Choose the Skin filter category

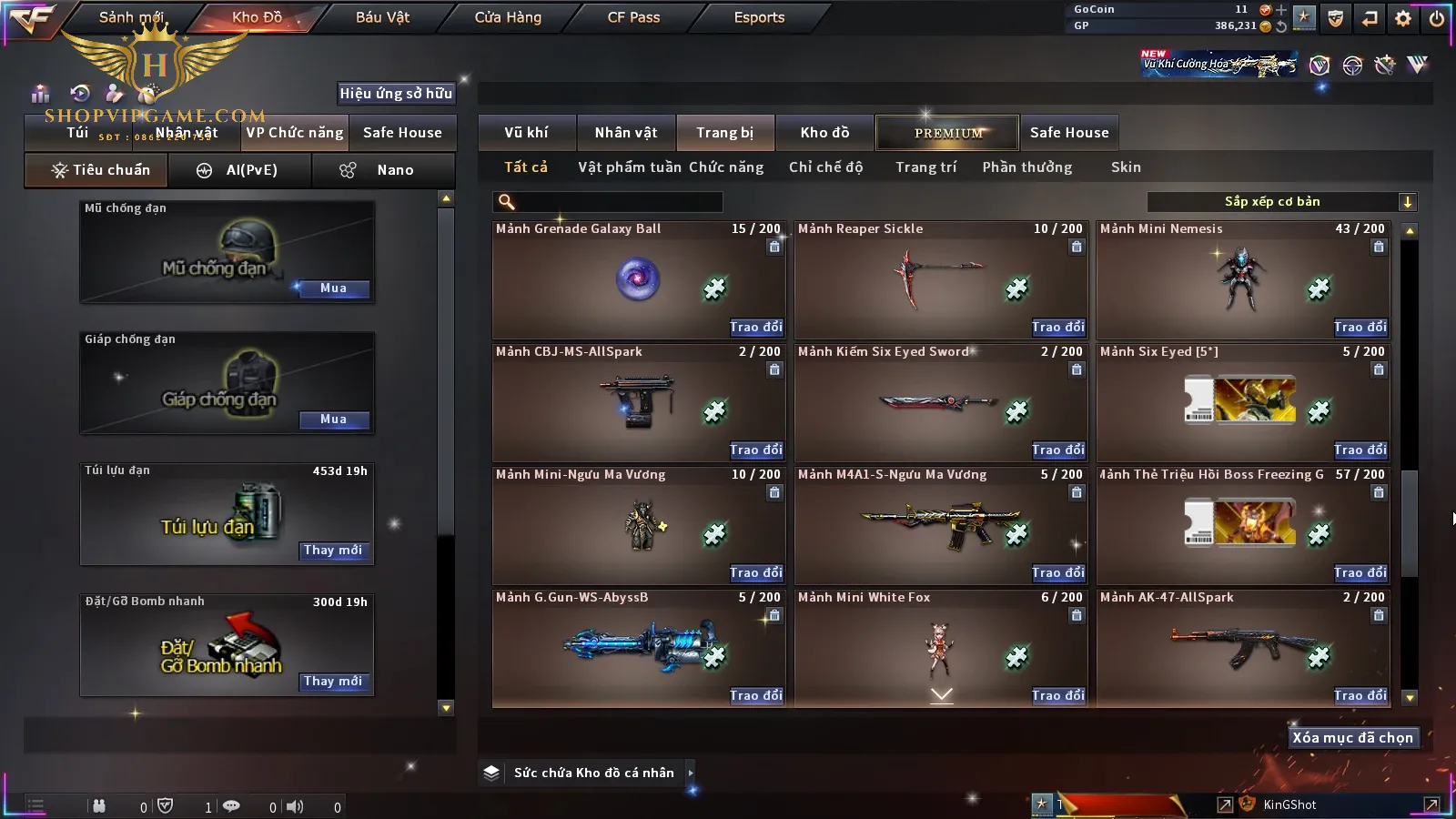coord(1126,167)
